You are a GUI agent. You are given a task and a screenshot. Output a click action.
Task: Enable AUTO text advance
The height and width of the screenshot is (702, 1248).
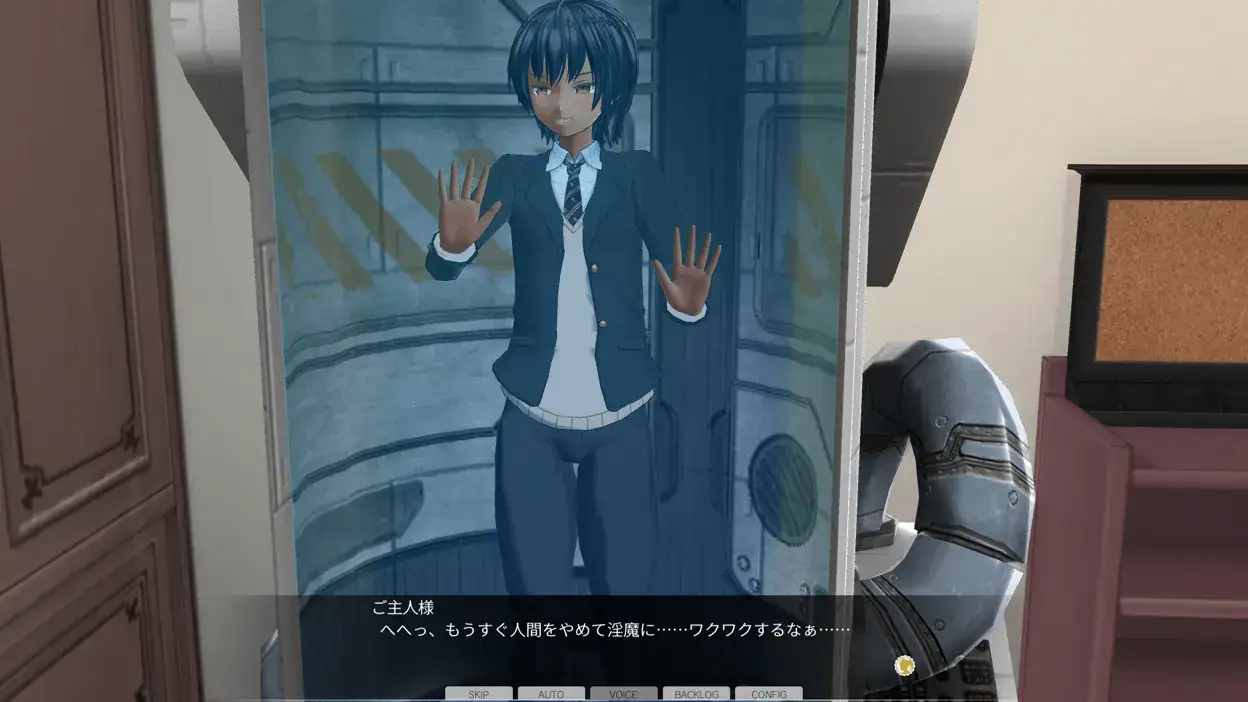(551, 694)
